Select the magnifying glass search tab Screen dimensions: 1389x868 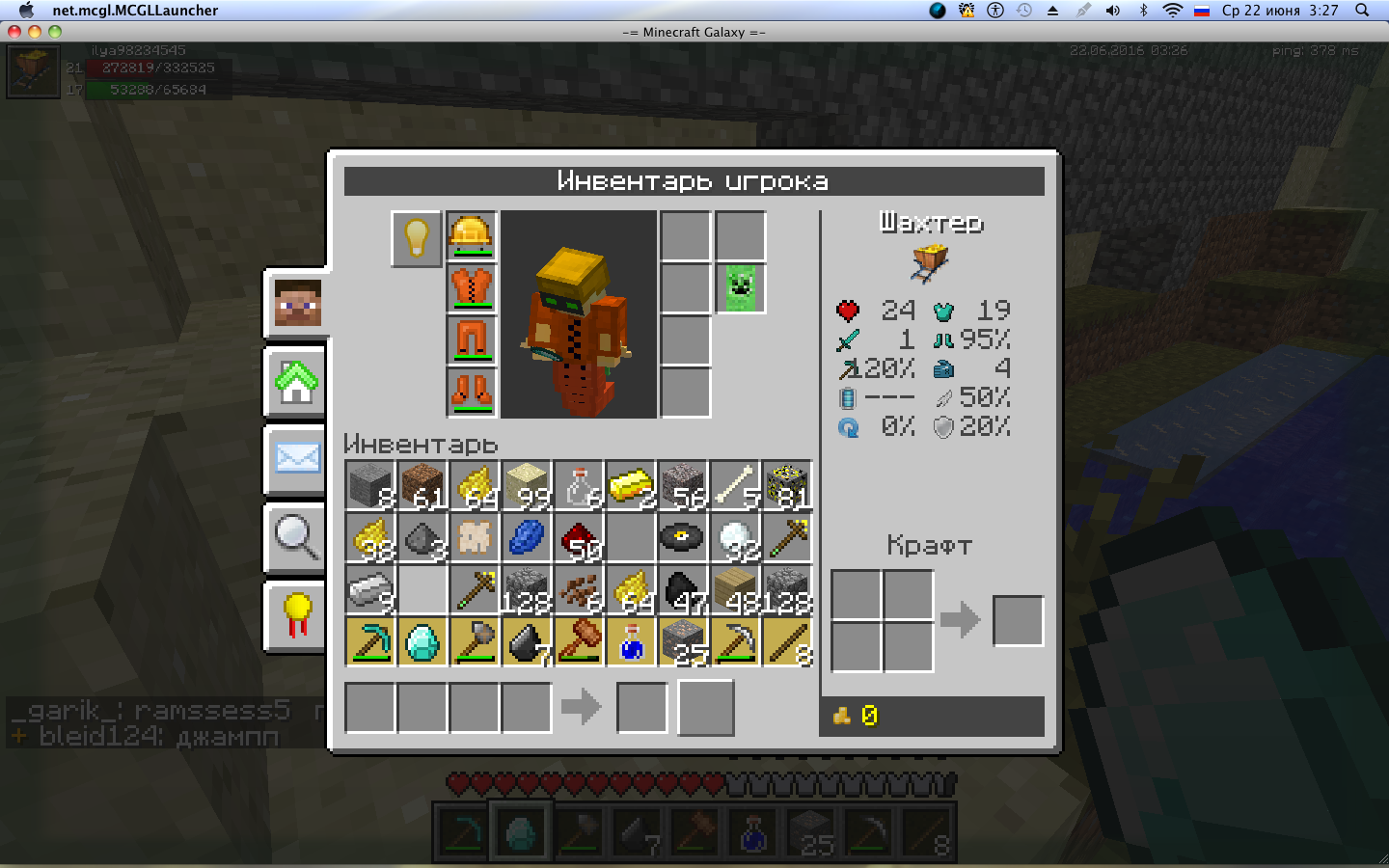[x=297, y=536]
